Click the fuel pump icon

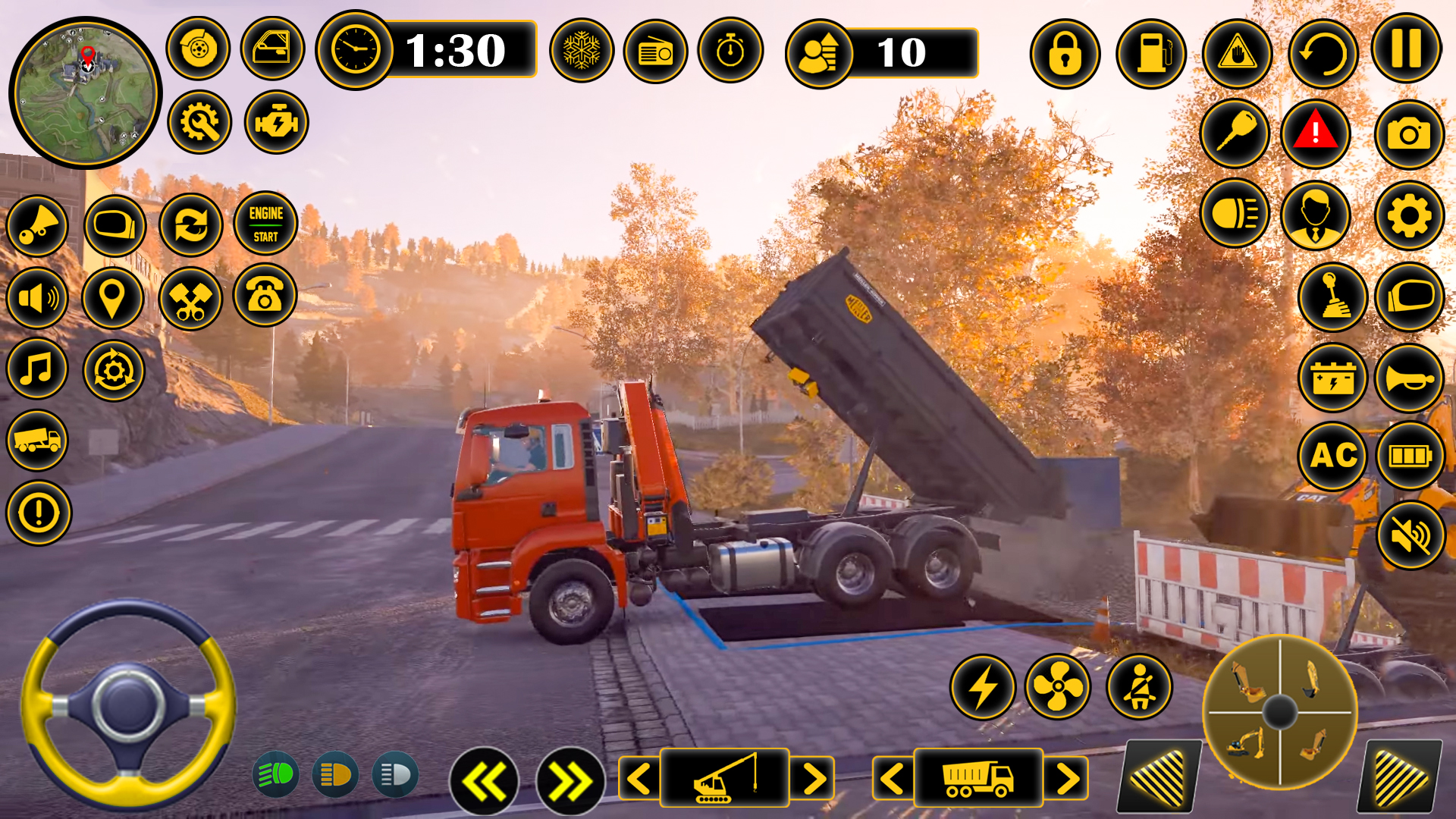[1150, 54]
